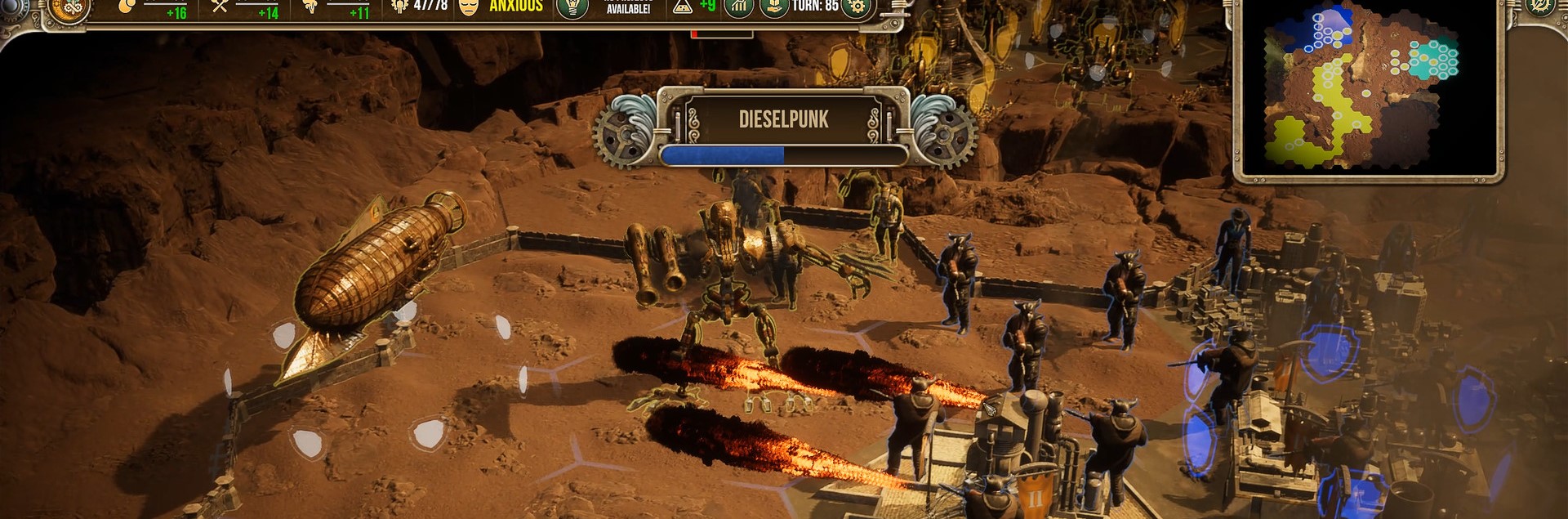Open the hand-with-coins trade button
1568x519 pixels.
773,7
